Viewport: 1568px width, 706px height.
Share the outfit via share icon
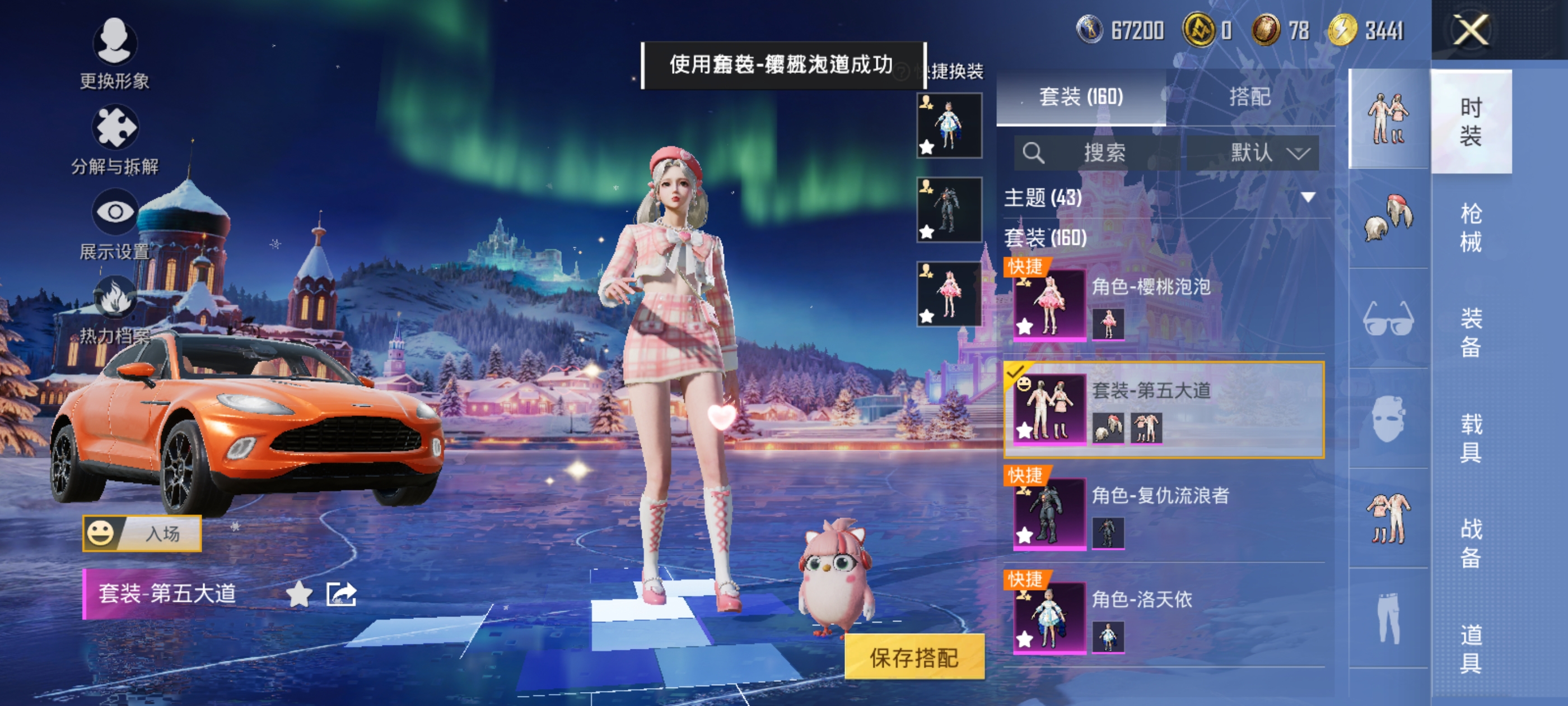click(x=341, y=594)
